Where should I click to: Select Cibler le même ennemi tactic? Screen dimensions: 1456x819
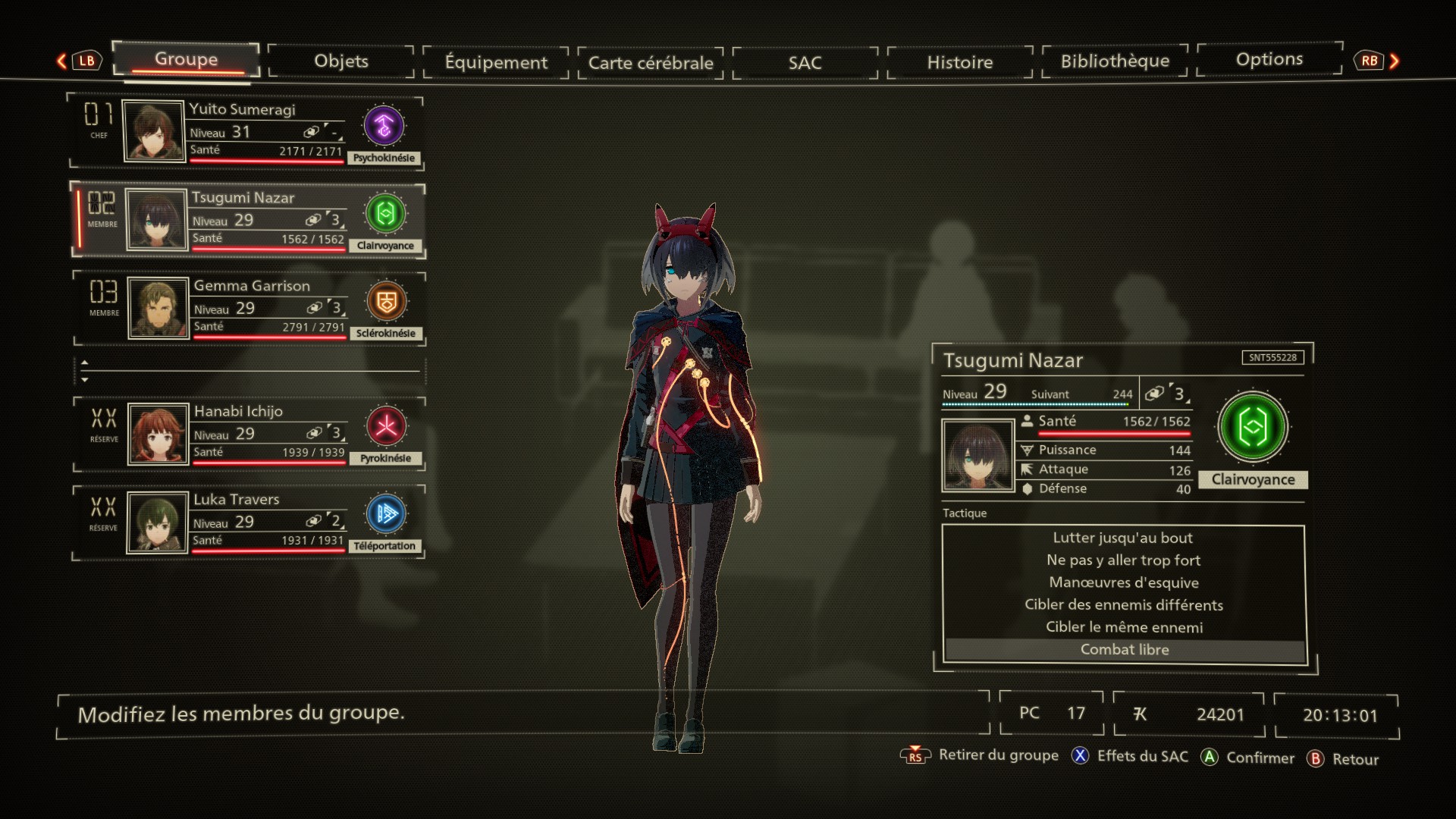click(x=1123, y=627)
